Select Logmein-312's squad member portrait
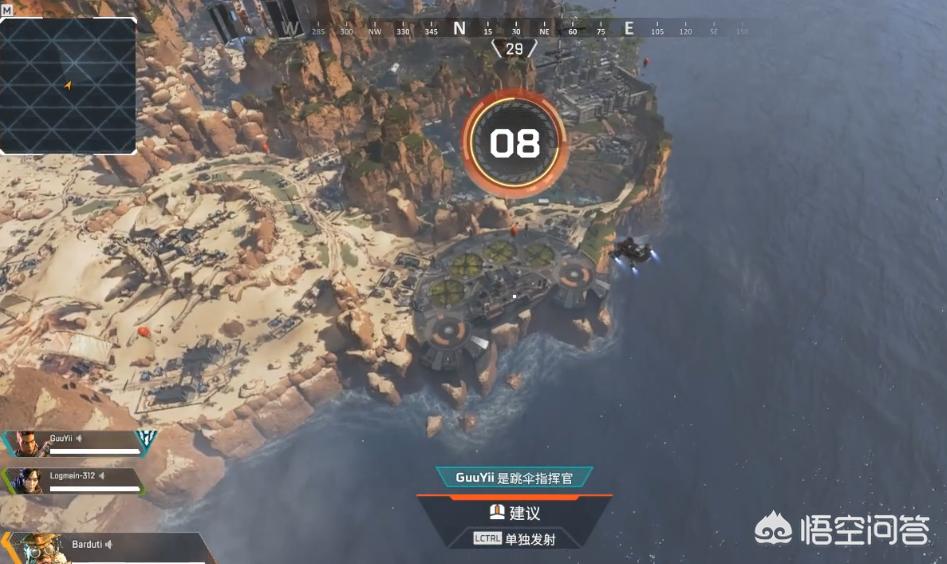The image size is (947, 564). pyautogui.click(x=28, y=481)
